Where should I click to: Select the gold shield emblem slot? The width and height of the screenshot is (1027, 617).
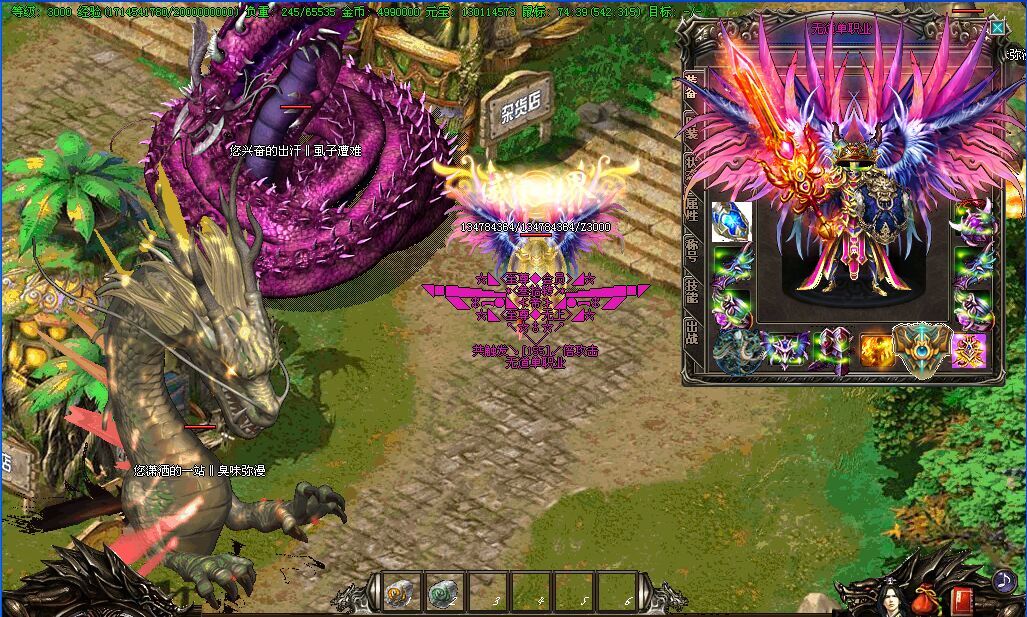coord(922,347)
